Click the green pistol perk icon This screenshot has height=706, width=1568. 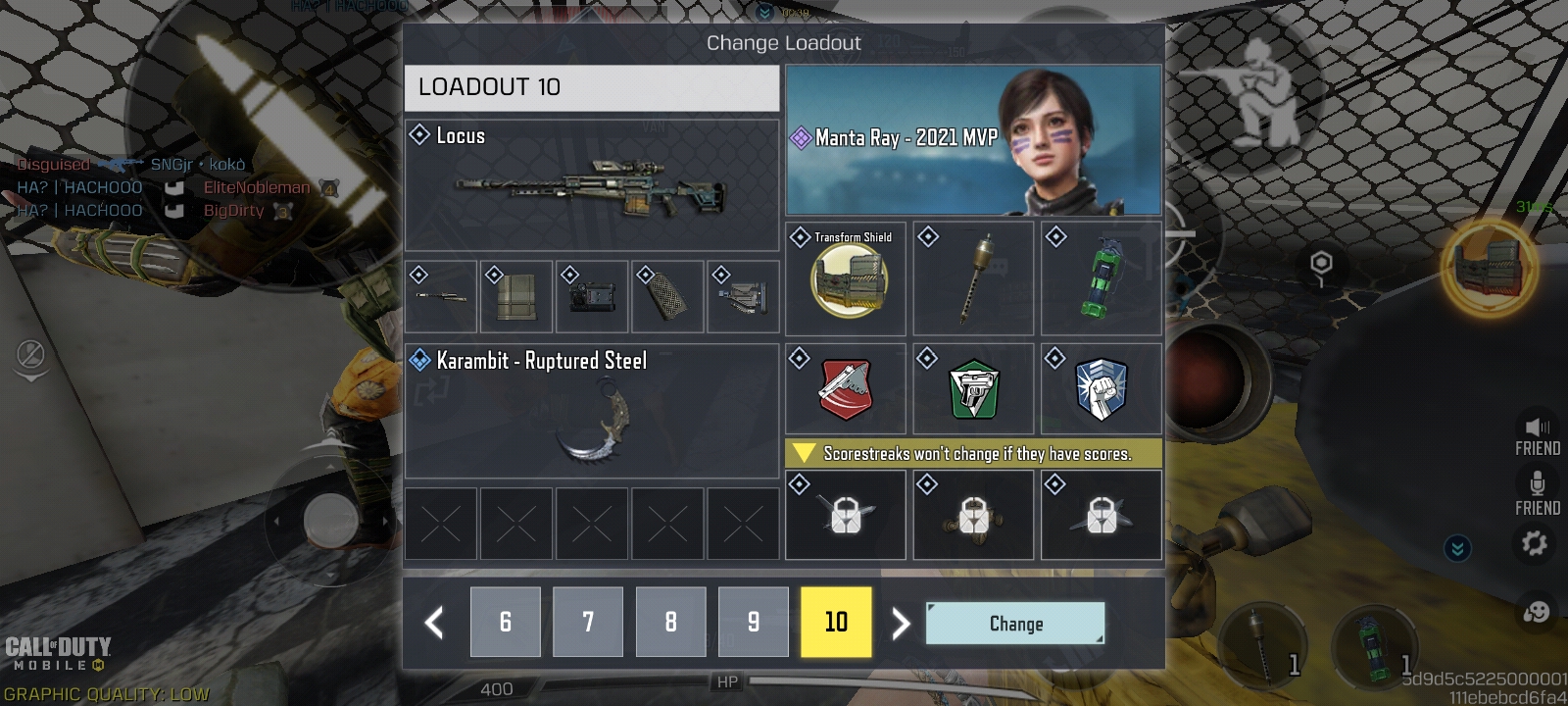(973, 388)
